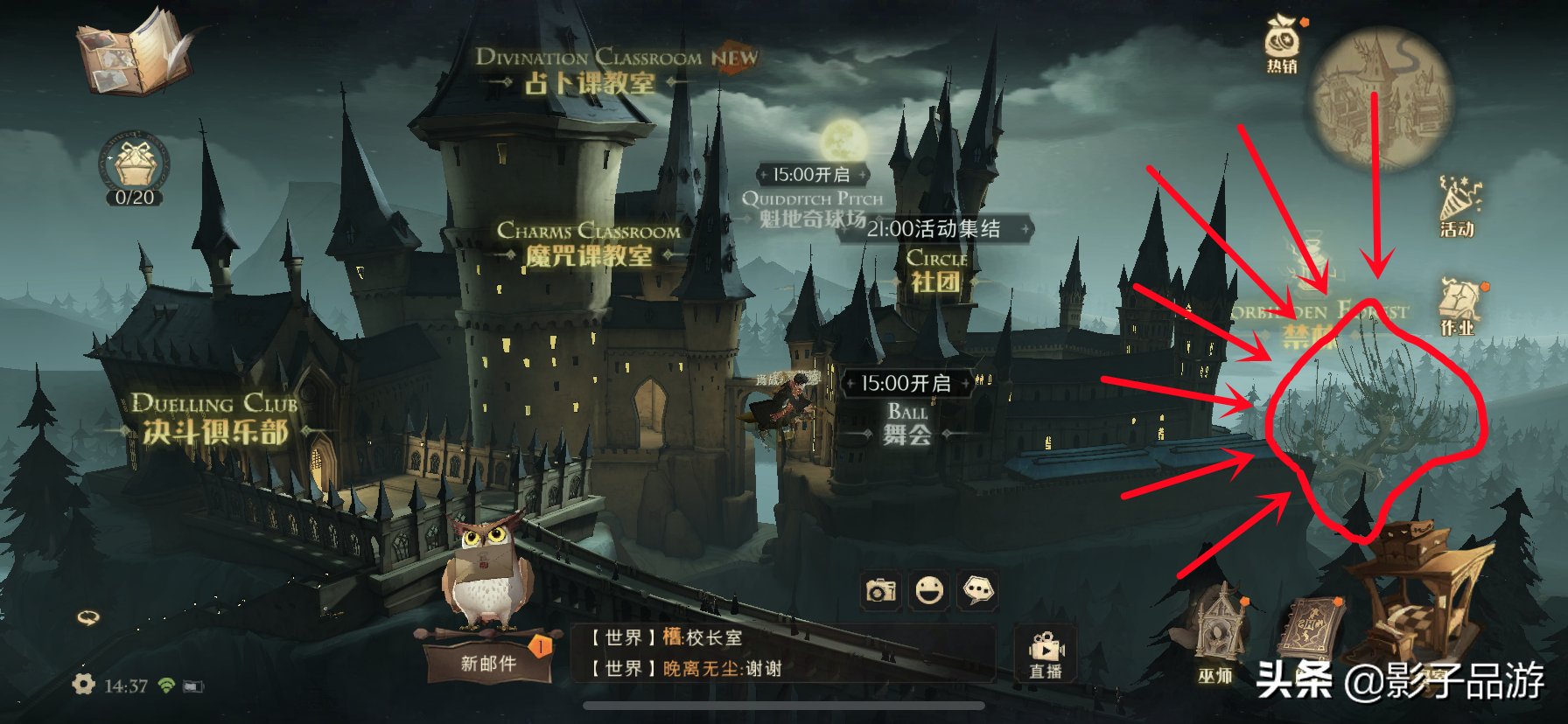Screen dimensions: 1568x724
Task: Go to the Duelling Club
Action: tap(215, 419)
